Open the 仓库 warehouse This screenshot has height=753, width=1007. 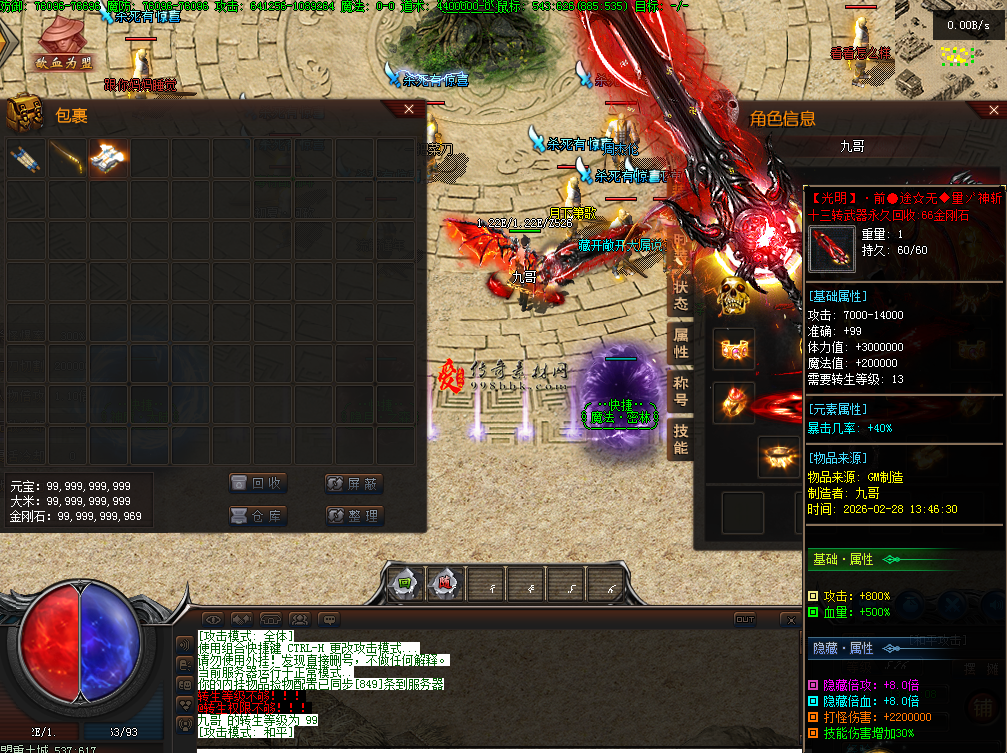tap(258, 516)
